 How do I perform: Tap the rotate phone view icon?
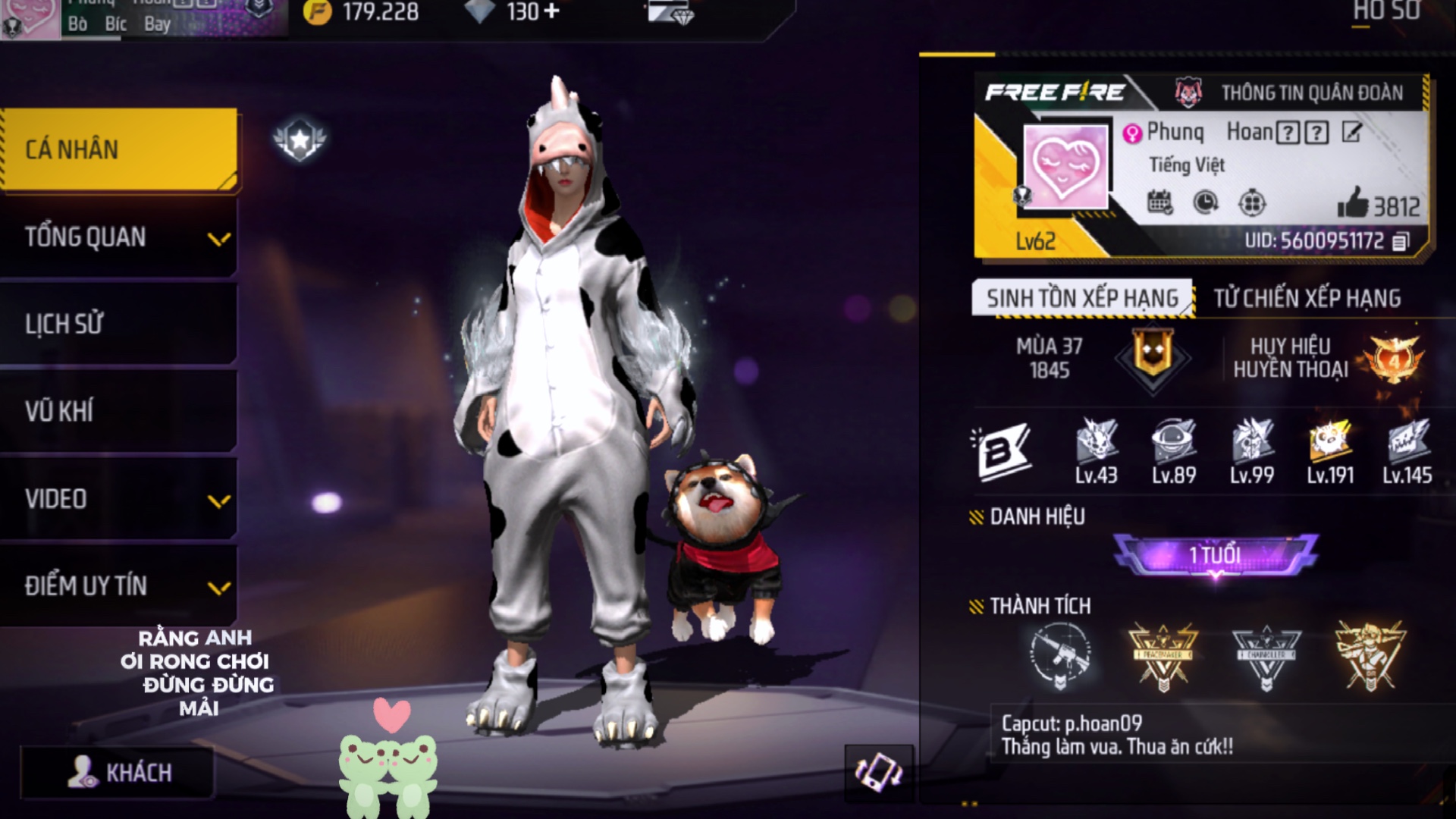click(x=878, y=772)
